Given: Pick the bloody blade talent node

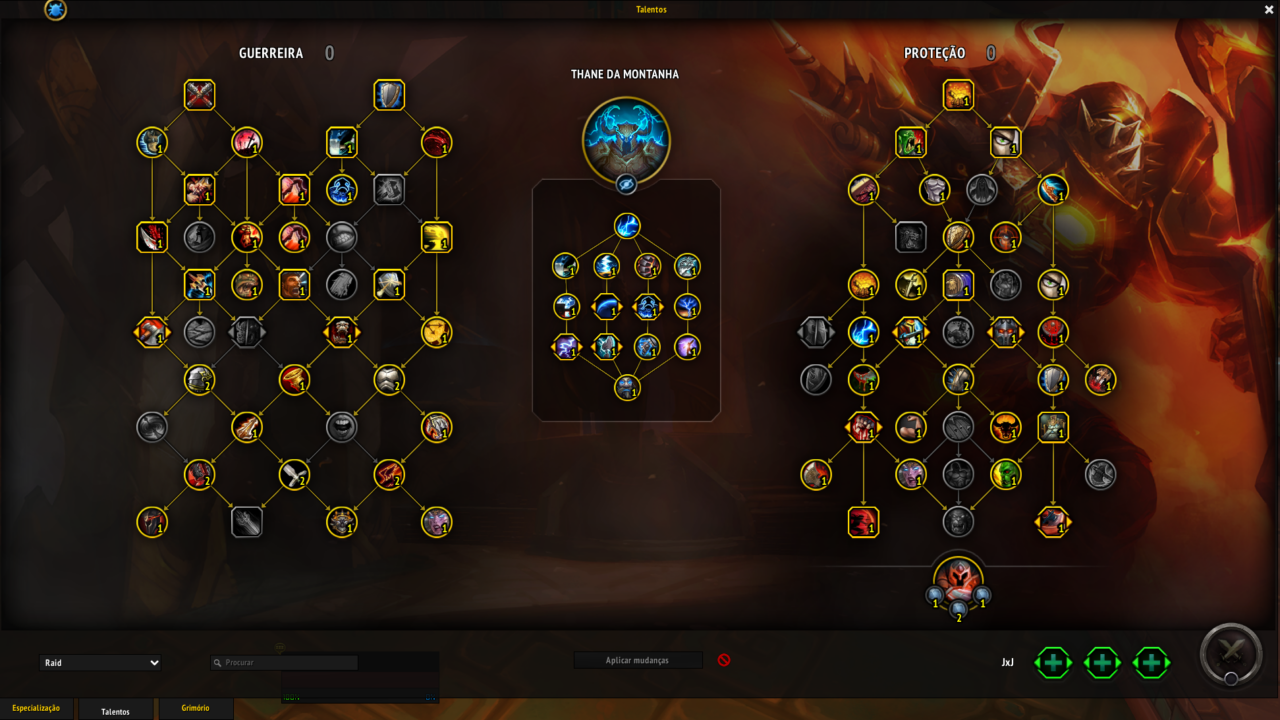Looking at the screenshot, I should 152,237.
